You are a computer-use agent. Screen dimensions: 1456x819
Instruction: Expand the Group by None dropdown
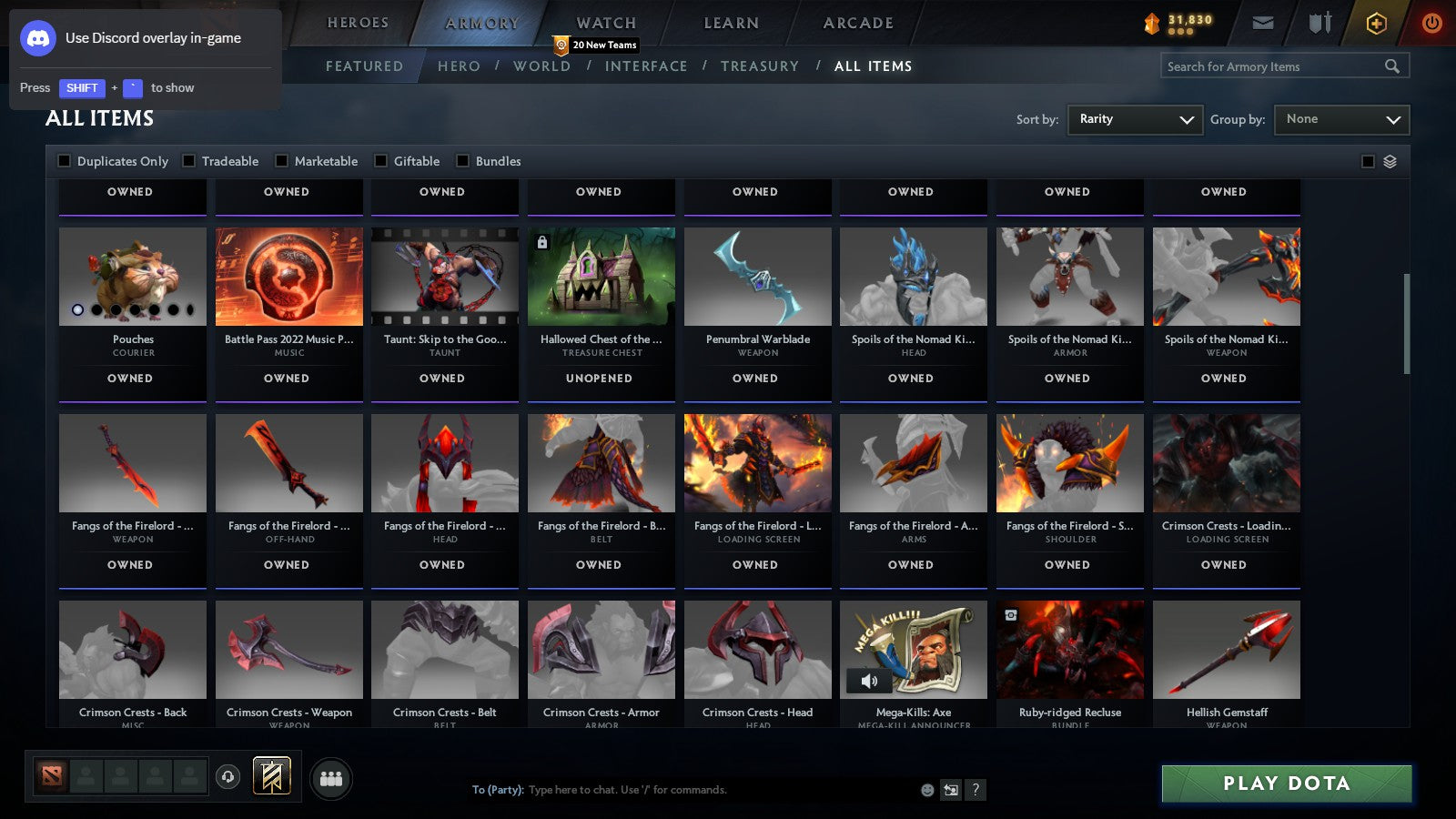(1341, 119)
